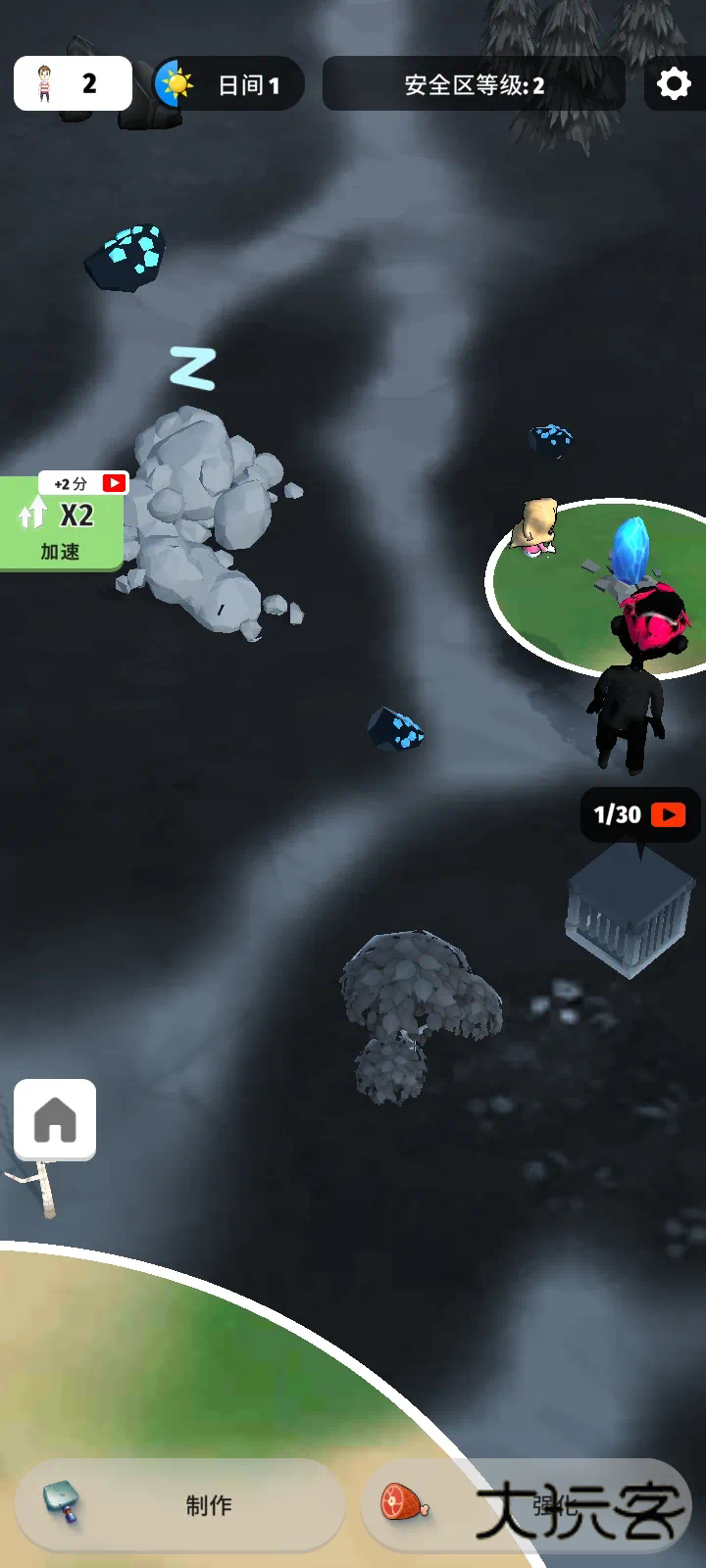Open the survivor count panel
The image size is (706, 1568).
coord(73,83)
